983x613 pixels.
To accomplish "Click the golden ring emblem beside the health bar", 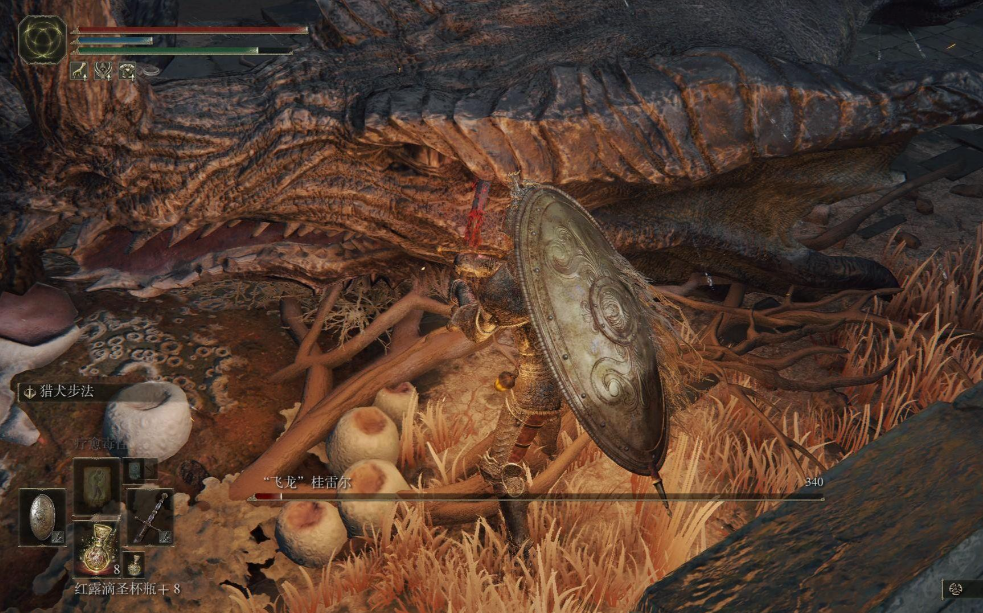I will tap(42, 40).
